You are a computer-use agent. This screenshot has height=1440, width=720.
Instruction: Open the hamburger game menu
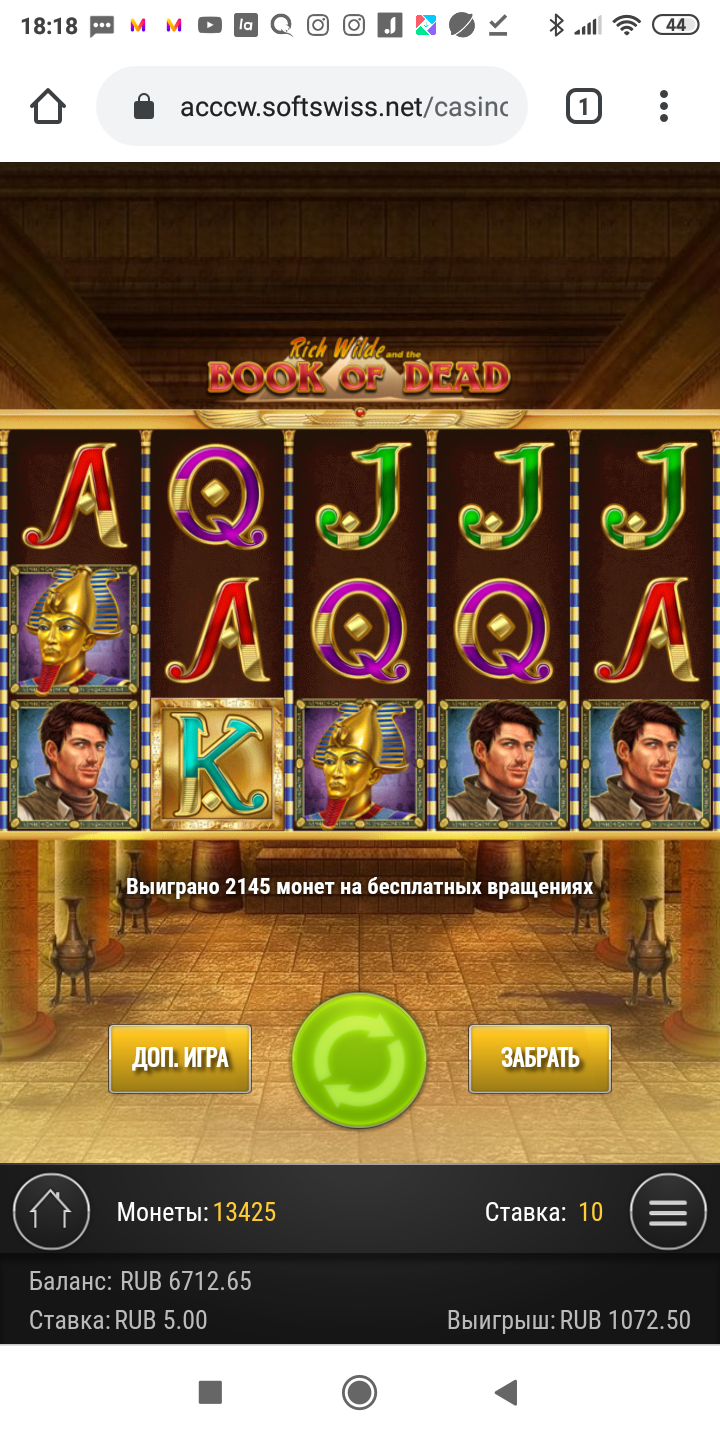click(668, 1212)
